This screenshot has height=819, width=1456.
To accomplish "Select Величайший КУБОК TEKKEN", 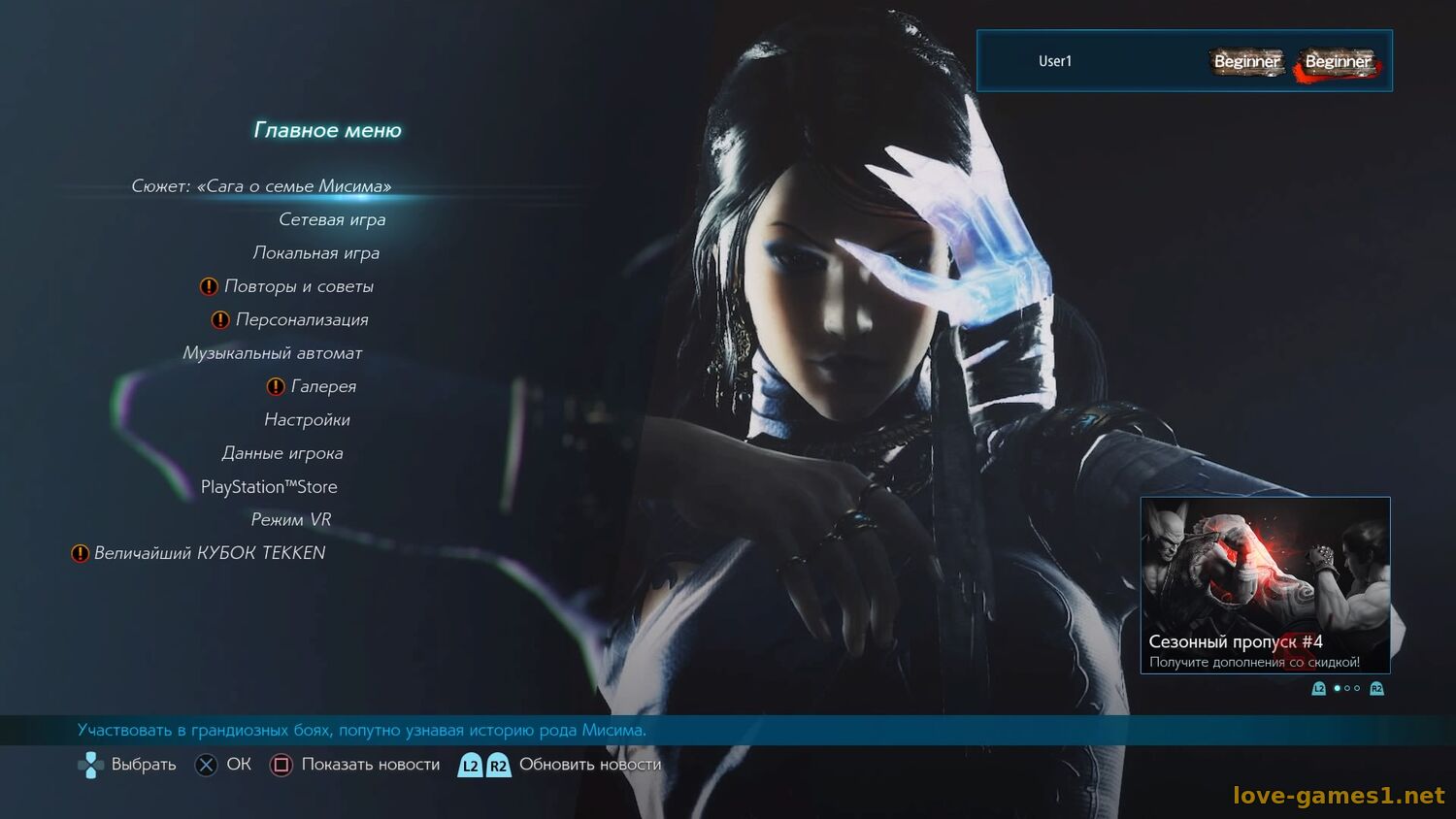I will [x=209, y=553].
